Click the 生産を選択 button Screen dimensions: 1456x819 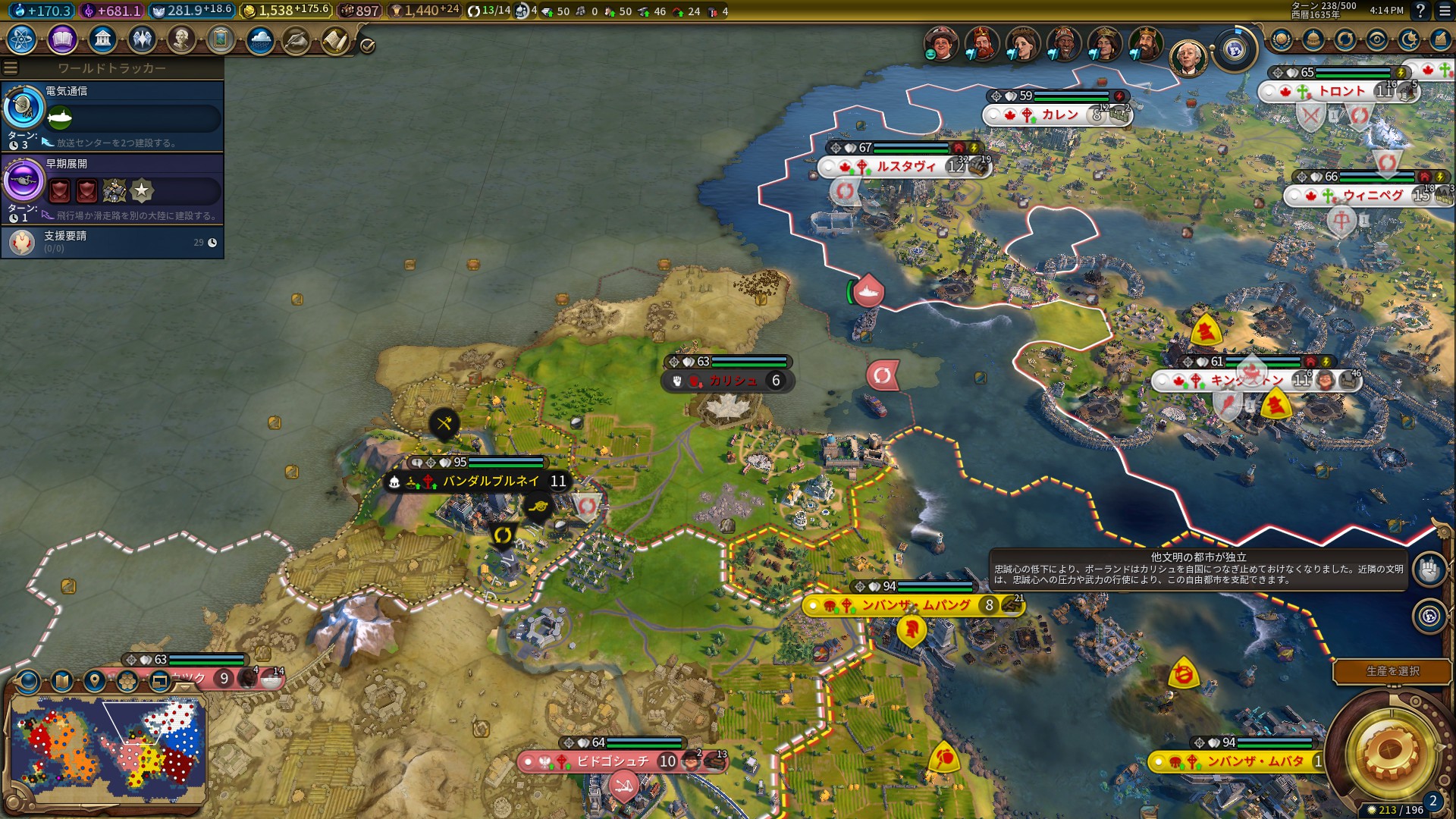(x=1393, y=671)
